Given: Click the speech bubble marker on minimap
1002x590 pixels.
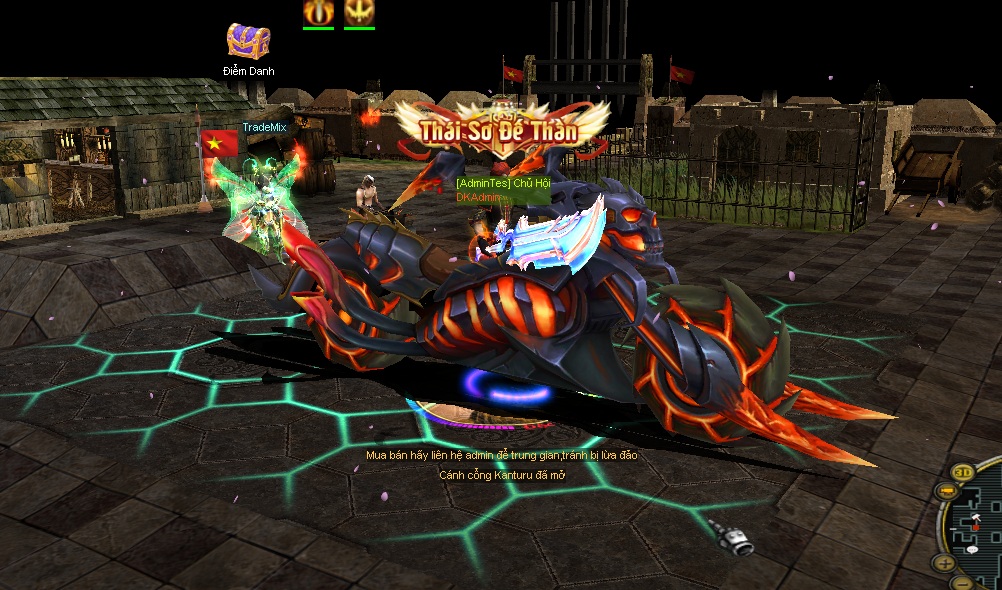Looking at the screenshot, I should click(x=972, y=550).
